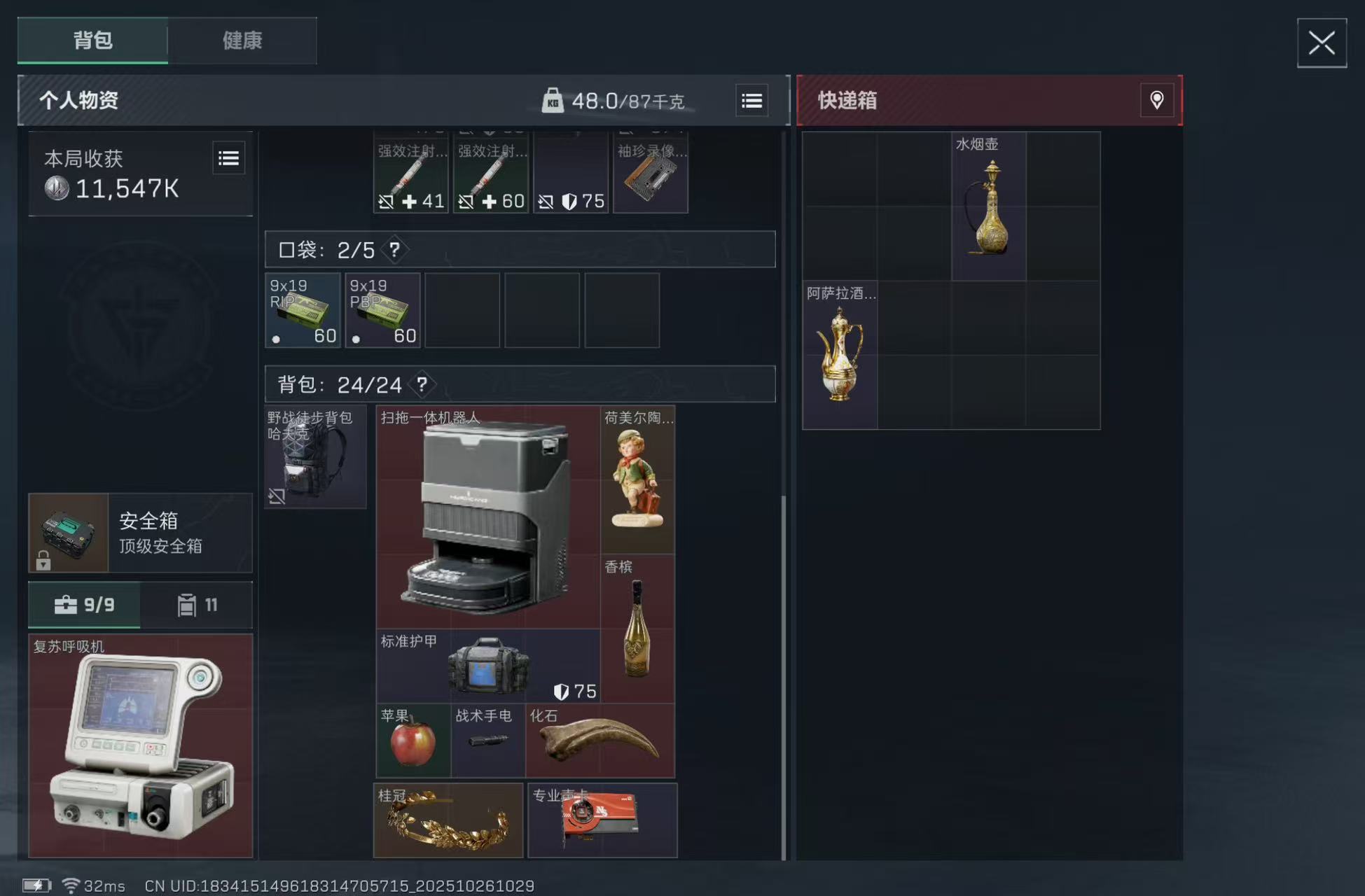This screenshot has height=896, width=1365.
Task: Switch to the 背包 tab
Action: (x=92, y=41)
